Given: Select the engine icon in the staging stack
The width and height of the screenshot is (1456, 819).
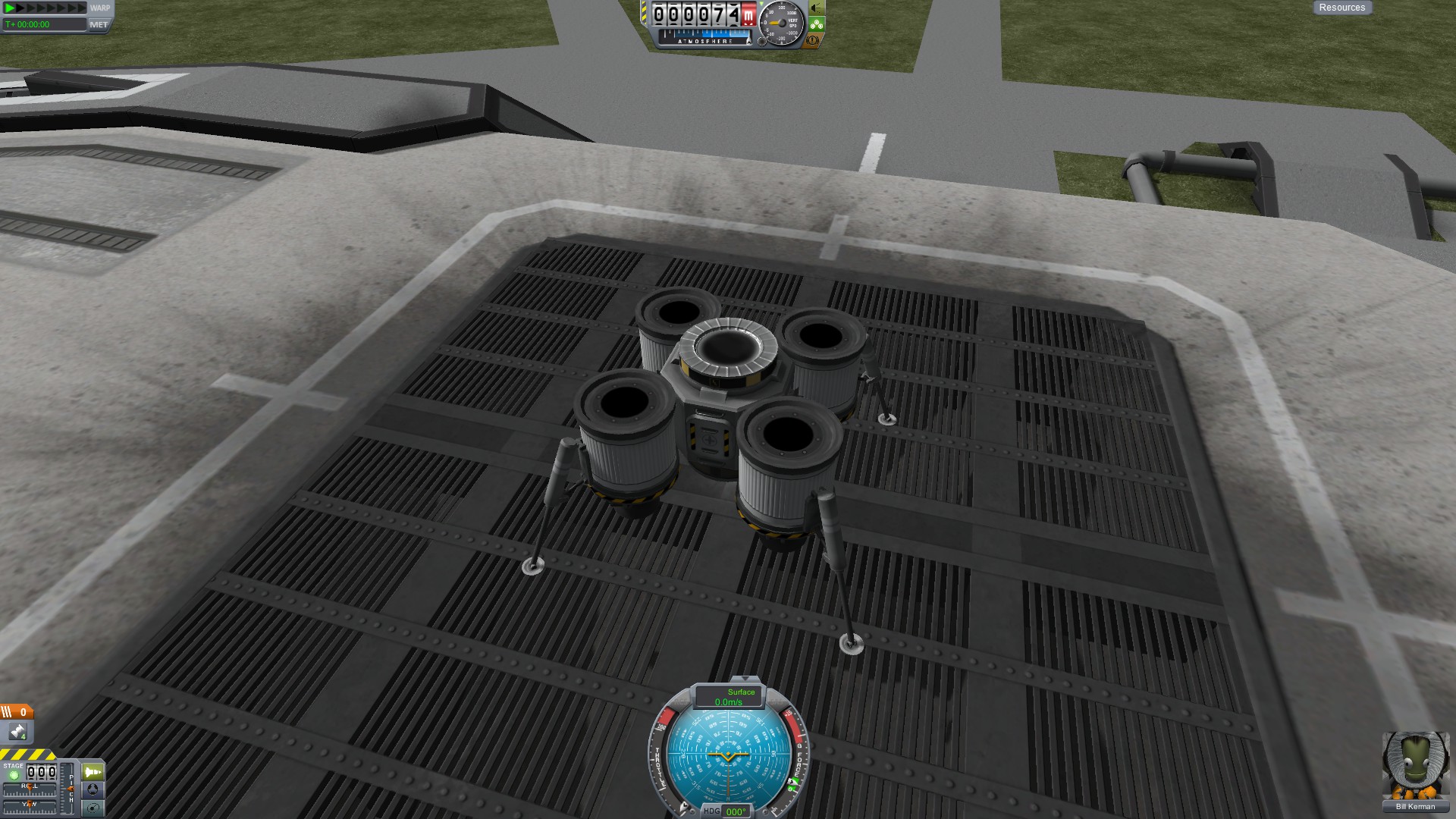Looking at the screenshot, I should (17, 732).
